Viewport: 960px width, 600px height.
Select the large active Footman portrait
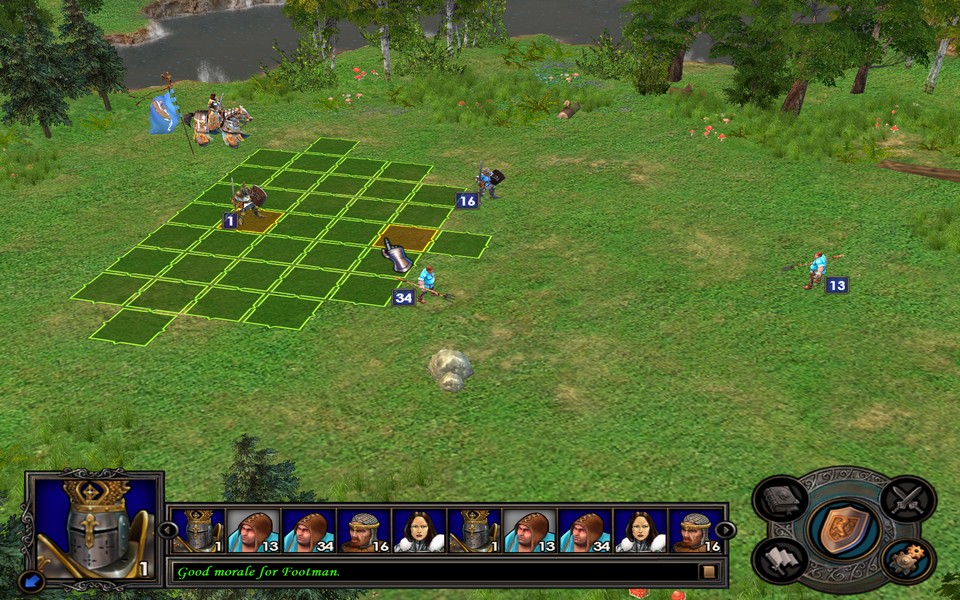(x=94, y=527)
